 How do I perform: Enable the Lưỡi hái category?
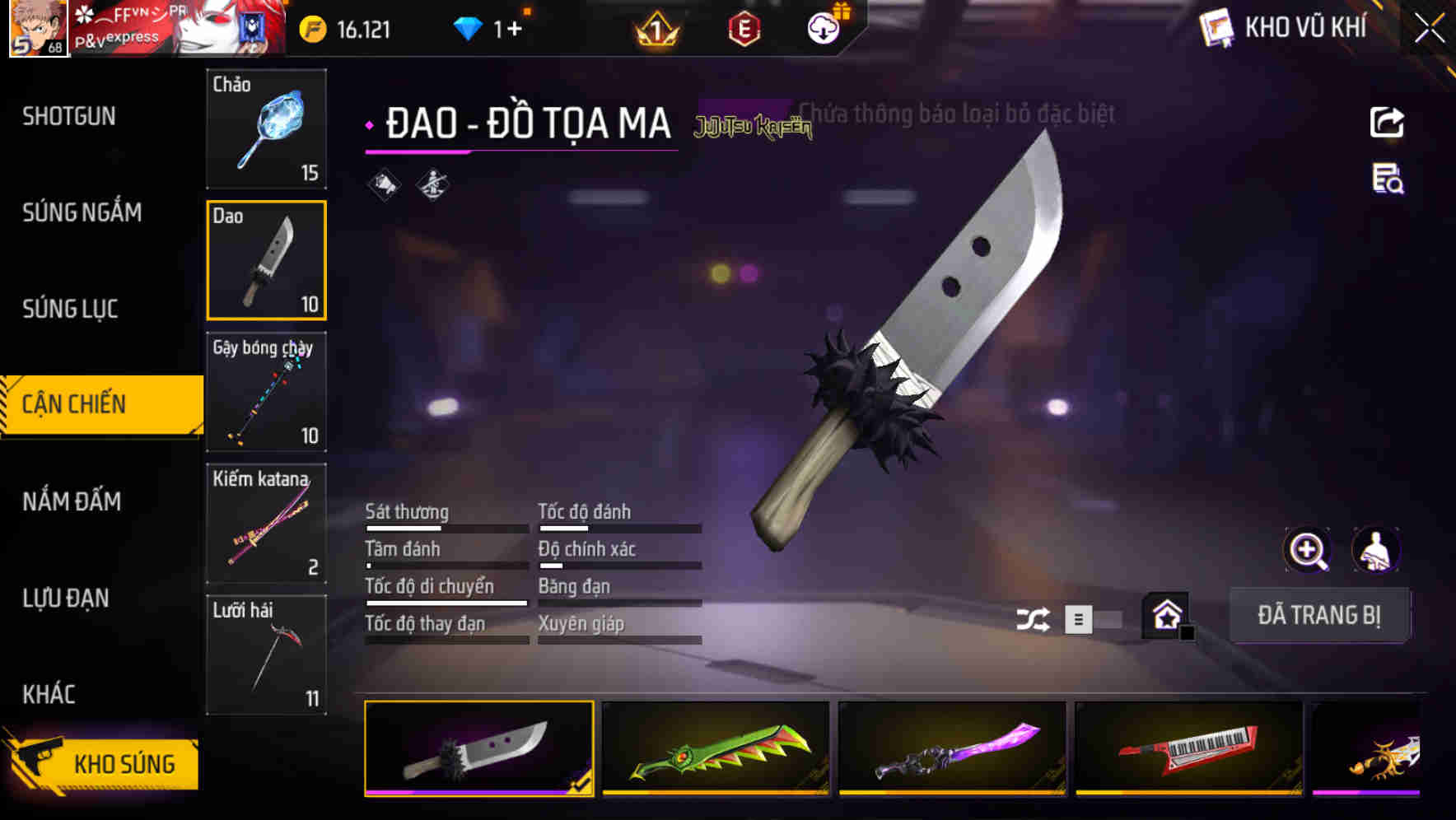(266, 655)
